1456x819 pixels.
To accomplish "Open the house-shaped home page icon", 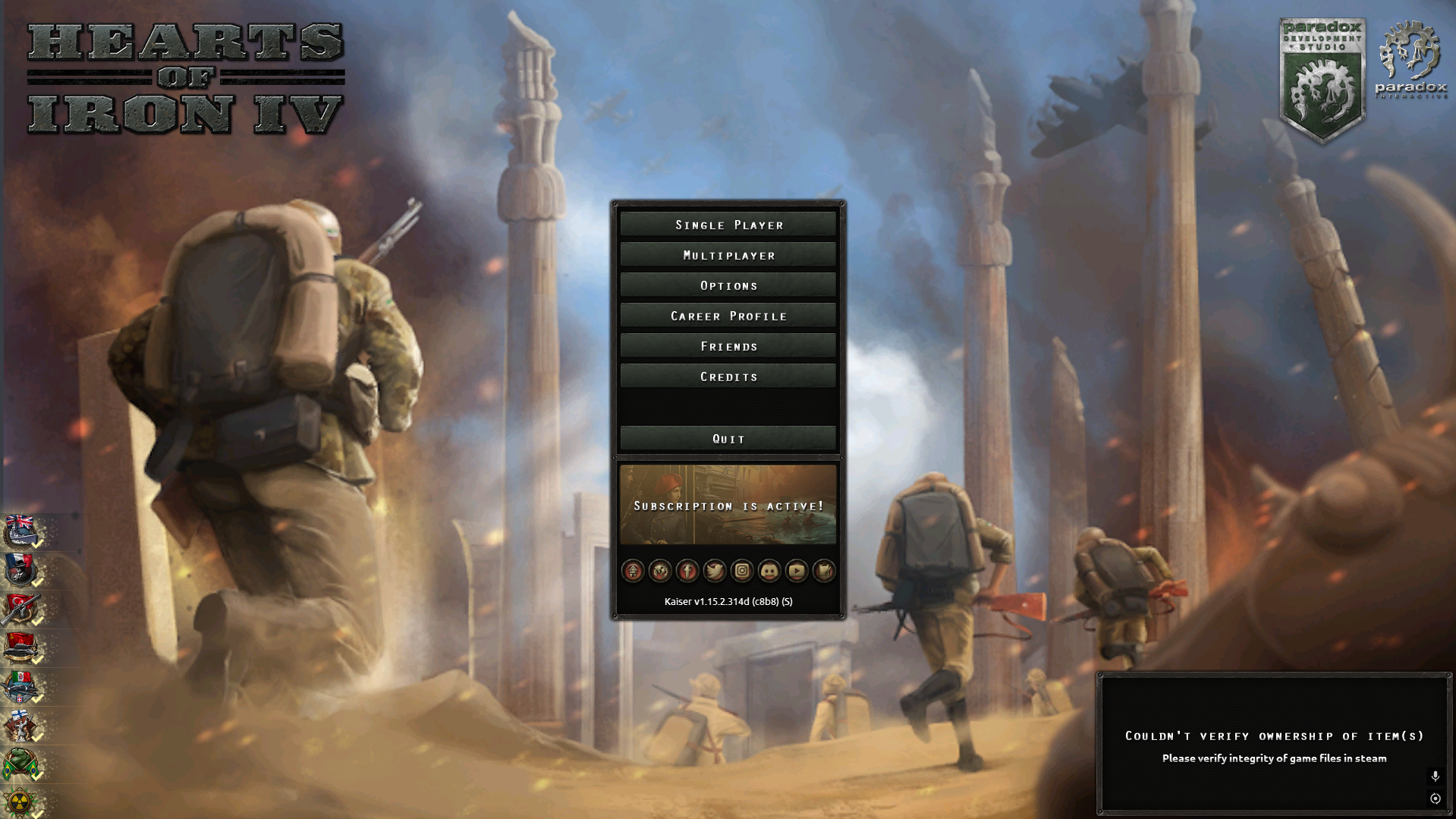I will pyautogui.click(x=633, y=571).
